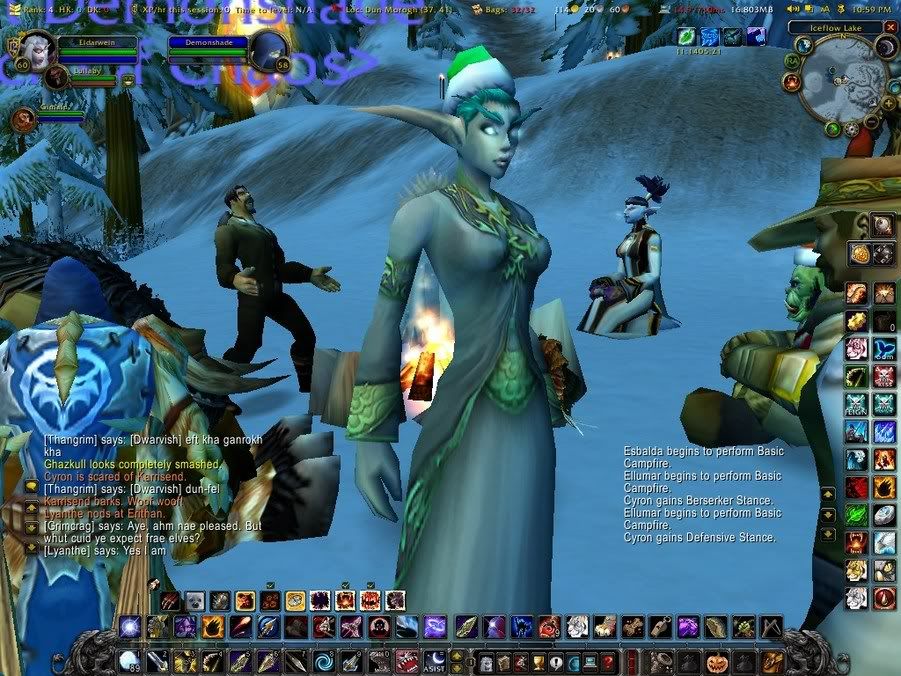This screenshot has width=901, height=676.
Task: Click the ASIST macro button
Action: [x=432, y=662]
